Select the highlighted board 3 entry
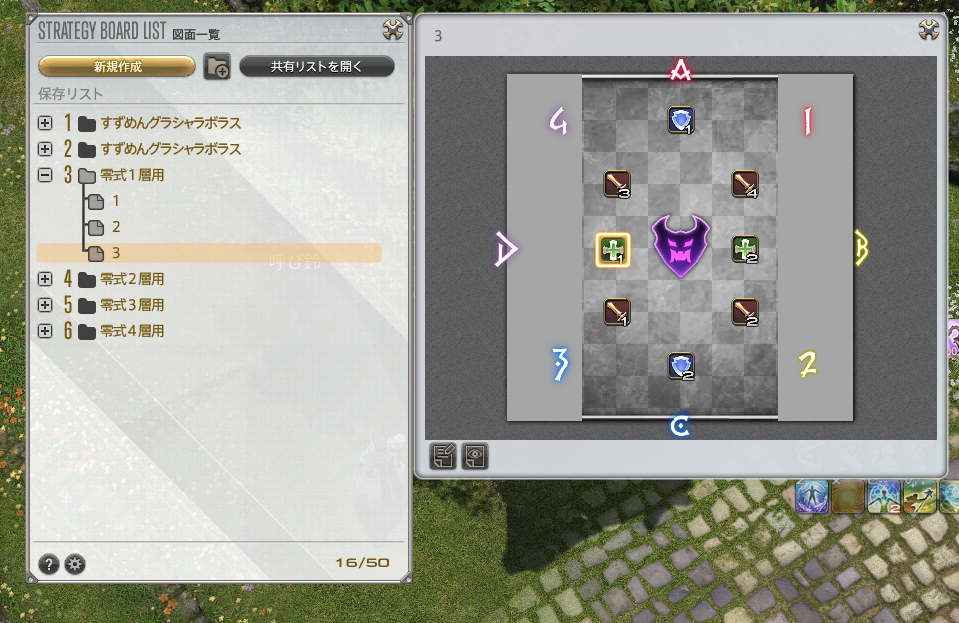The height and width of the screenshot is (623, 959). pyautogui.click(x=115, y=253)
